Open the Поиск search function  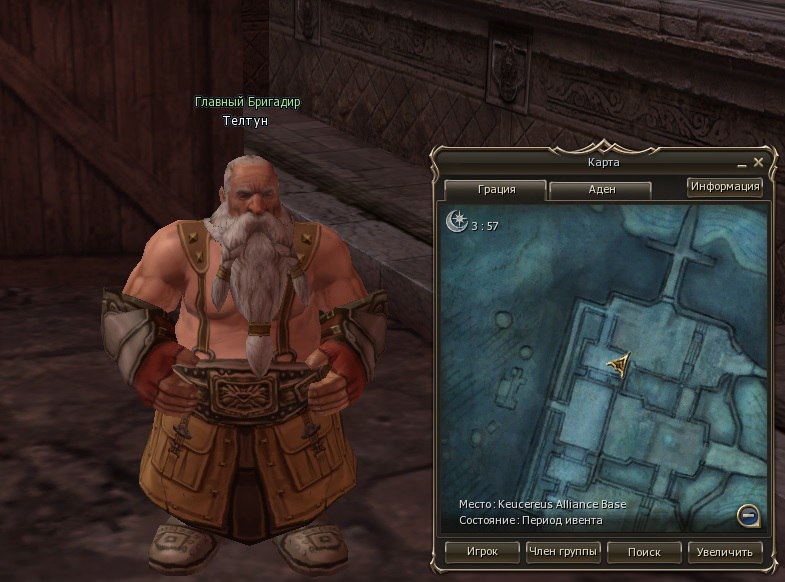tap(644, 551)
